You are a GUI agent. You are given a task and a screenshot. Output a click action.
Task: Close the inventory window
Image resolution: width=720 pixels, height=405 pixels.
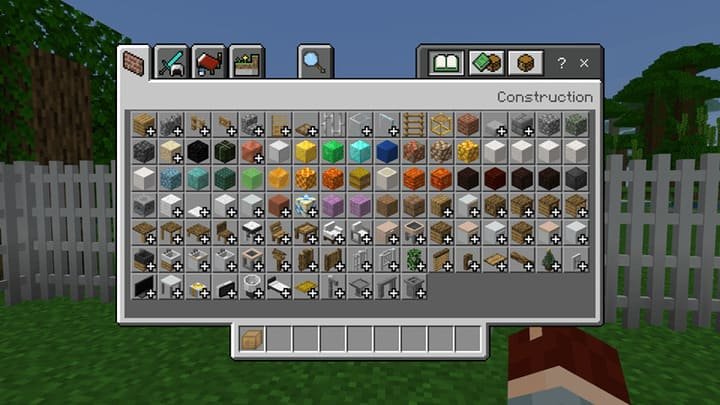(585, 63)
